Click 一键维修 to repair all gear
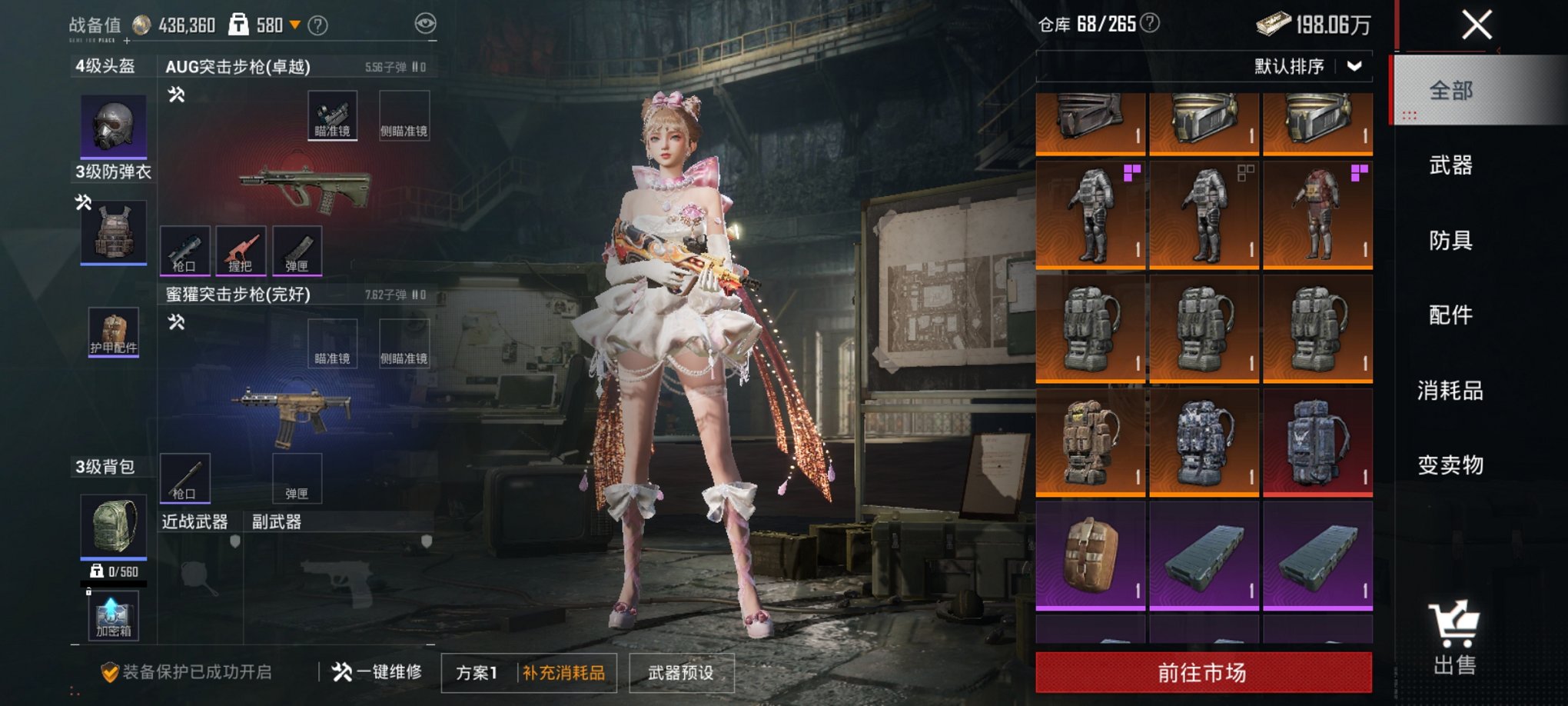The height and width of the screenshot is (706, 1568). (377, 672)
